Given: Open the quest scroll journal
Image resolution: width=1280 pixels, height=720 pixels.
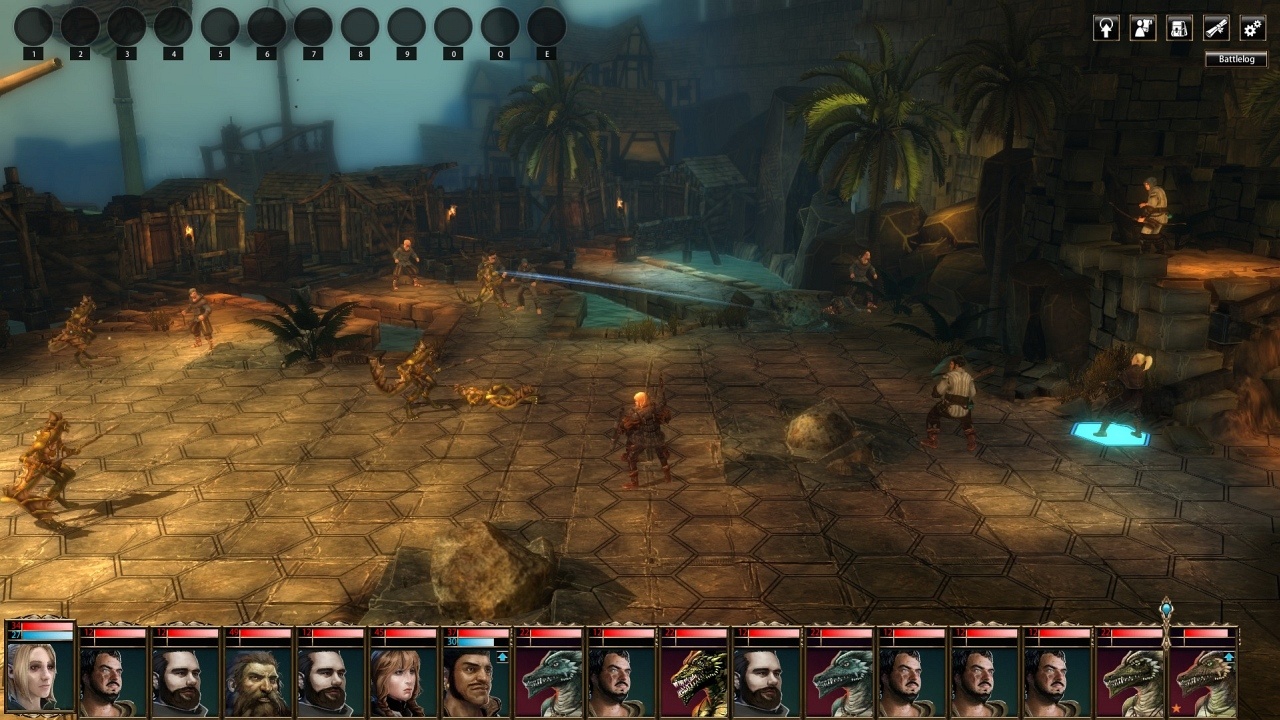Looking at the screenshot, I should [1216, 28].
